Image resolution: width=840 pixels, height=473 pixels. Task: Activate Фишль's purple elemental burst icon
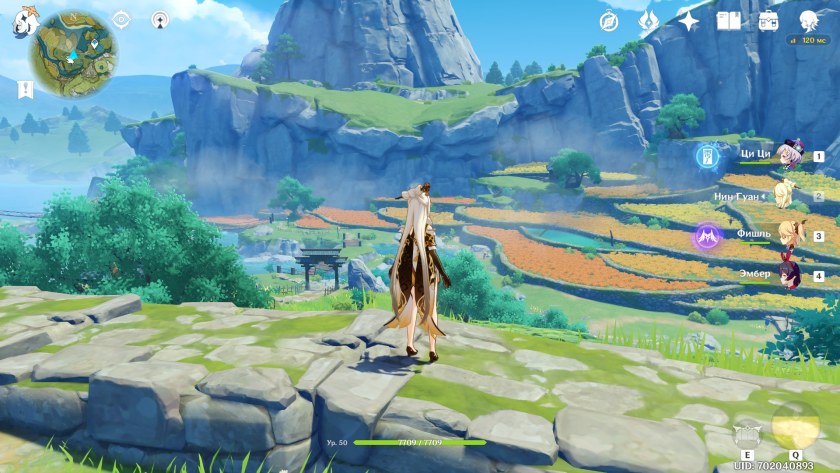pos(708,236)
